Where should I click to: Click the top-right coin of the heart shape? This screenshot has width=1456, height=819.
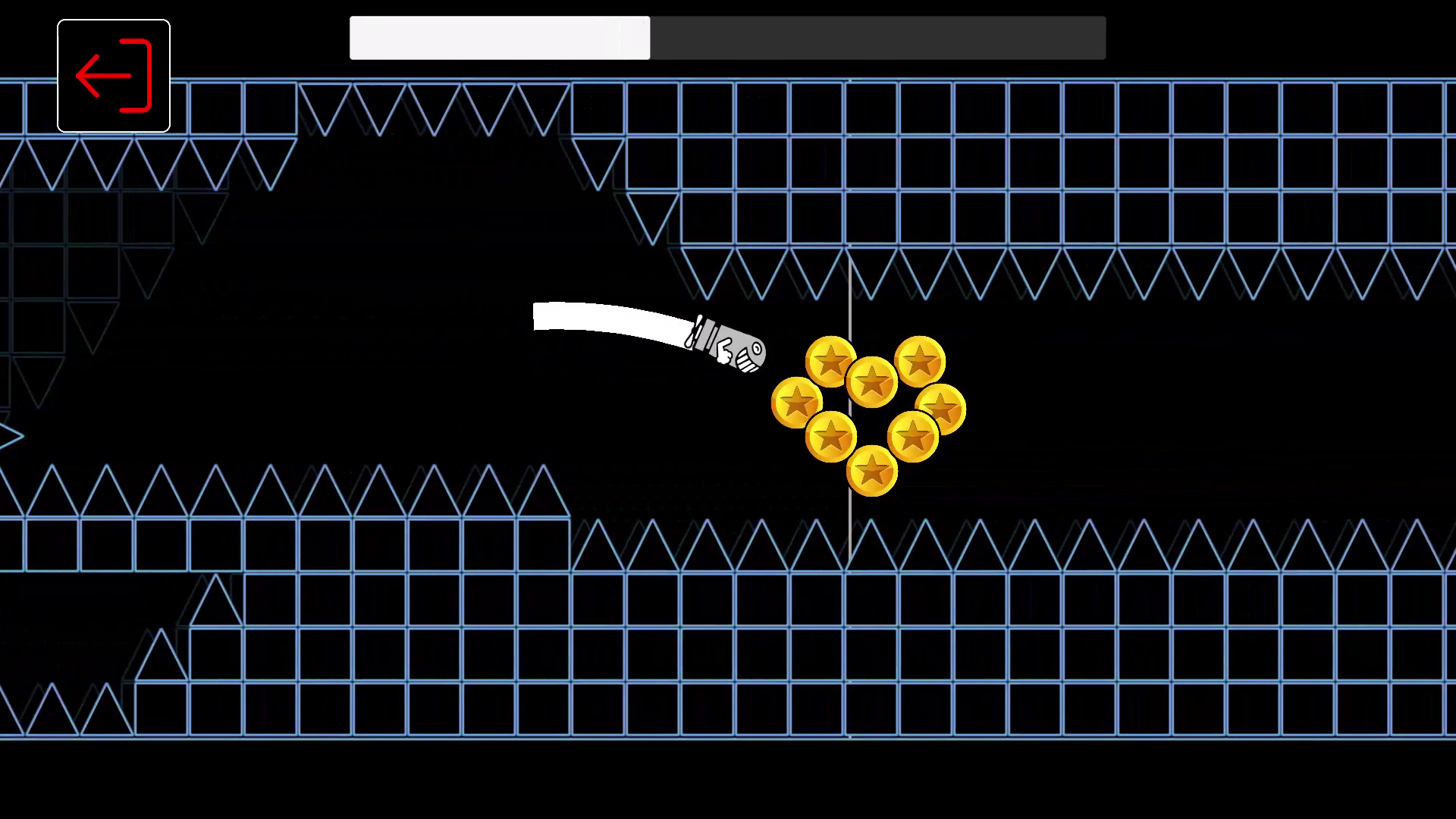(x=921, y=362)
